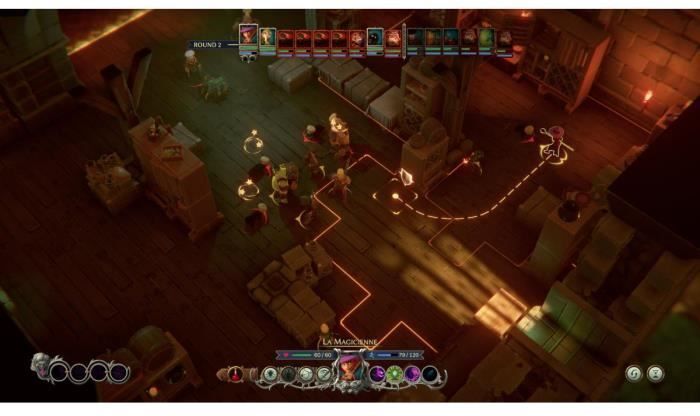Select the black orb spell icon
This screenshot has height=416, width=700.
[x=428, y=374]
